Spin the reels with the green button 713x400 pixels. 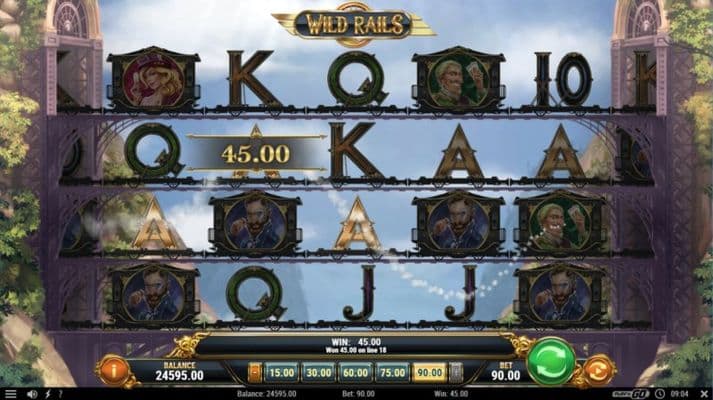[551, 362]
